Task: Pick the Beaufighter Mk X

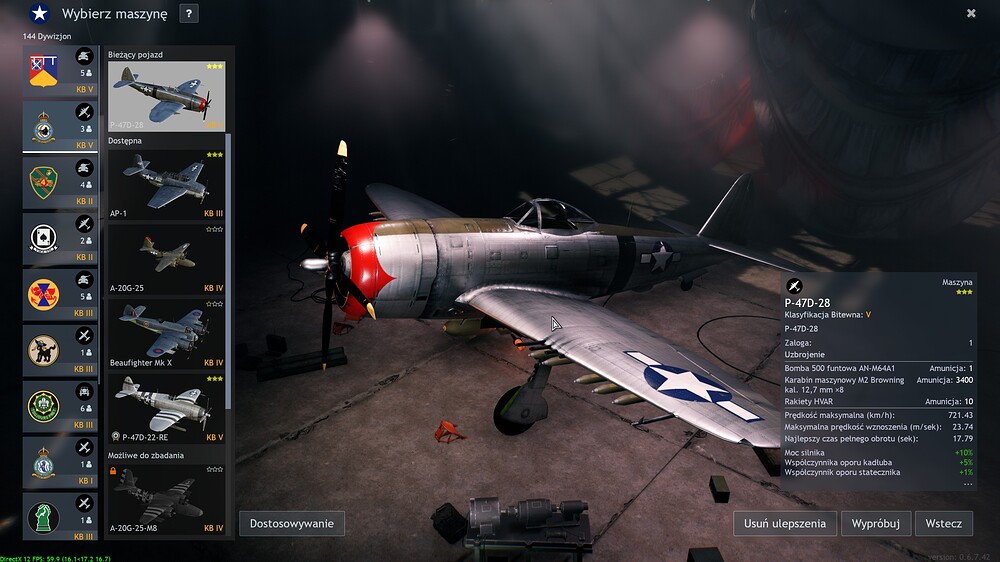Action: [x=166, y=334]
